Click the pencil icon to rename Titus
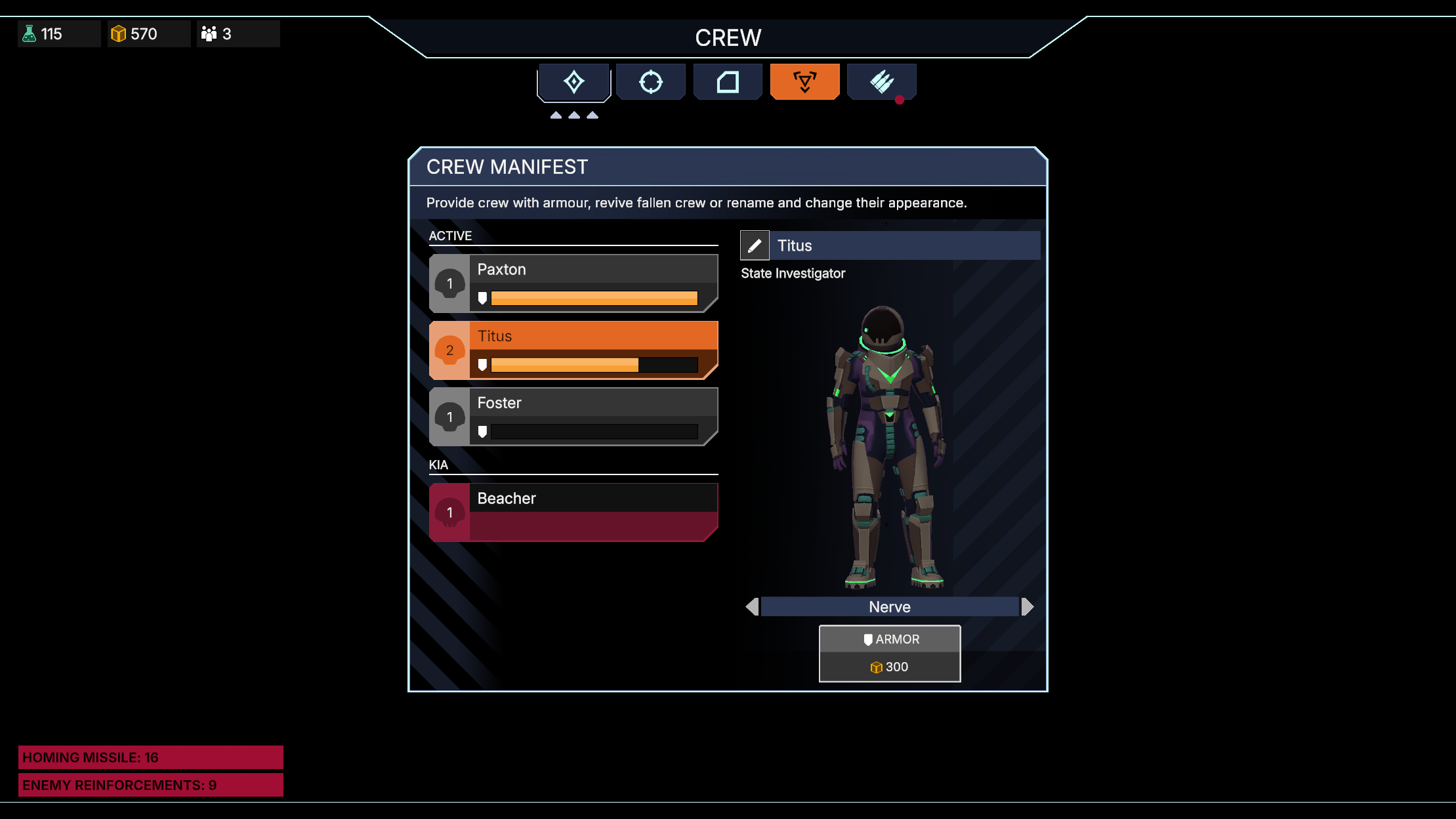Viewport: 1456px width, 819px height. tap(755, 245)
